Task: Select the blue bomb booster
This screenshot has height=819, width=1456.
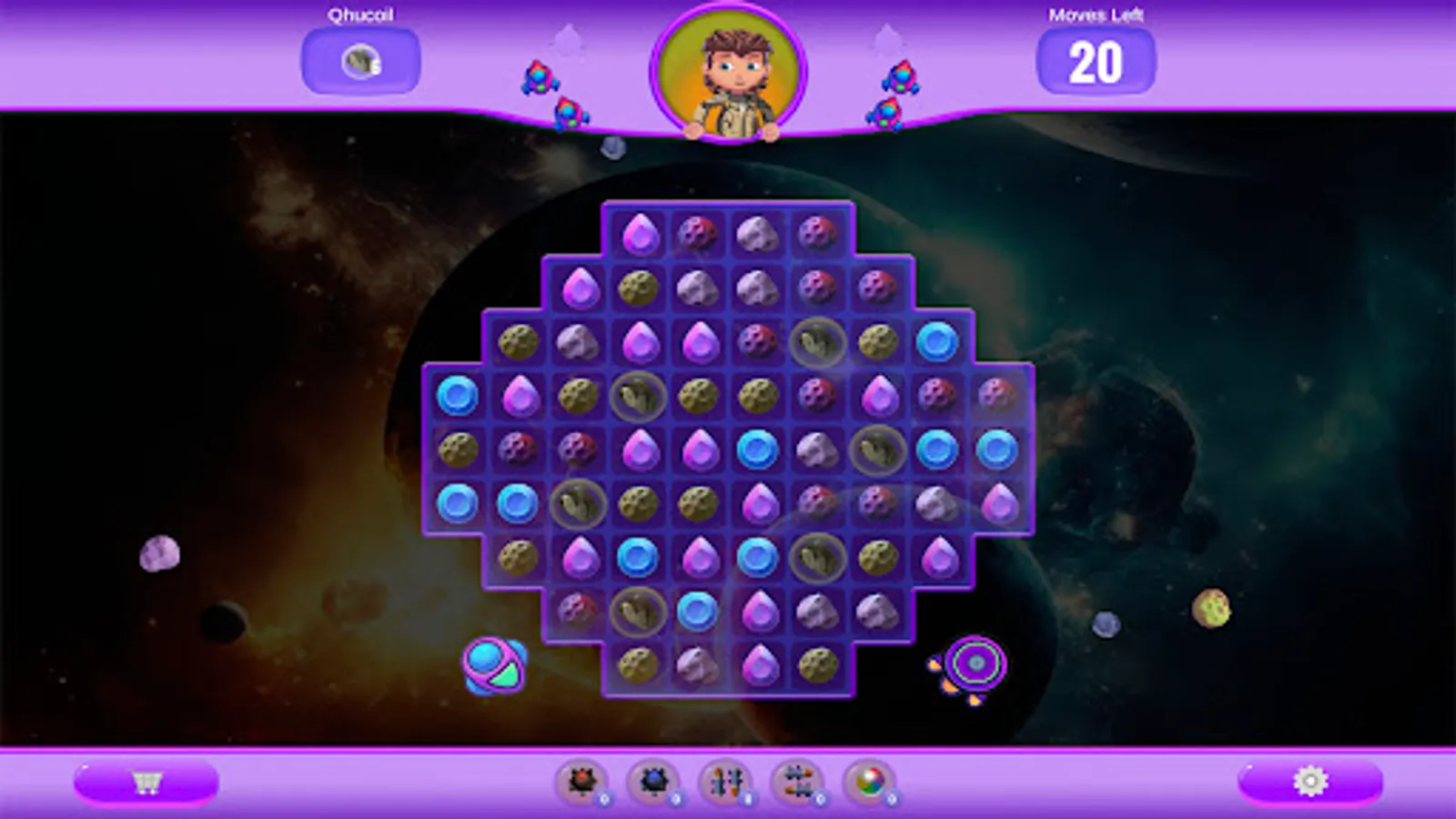Action: pyautogui.click(x=653, y=781)
